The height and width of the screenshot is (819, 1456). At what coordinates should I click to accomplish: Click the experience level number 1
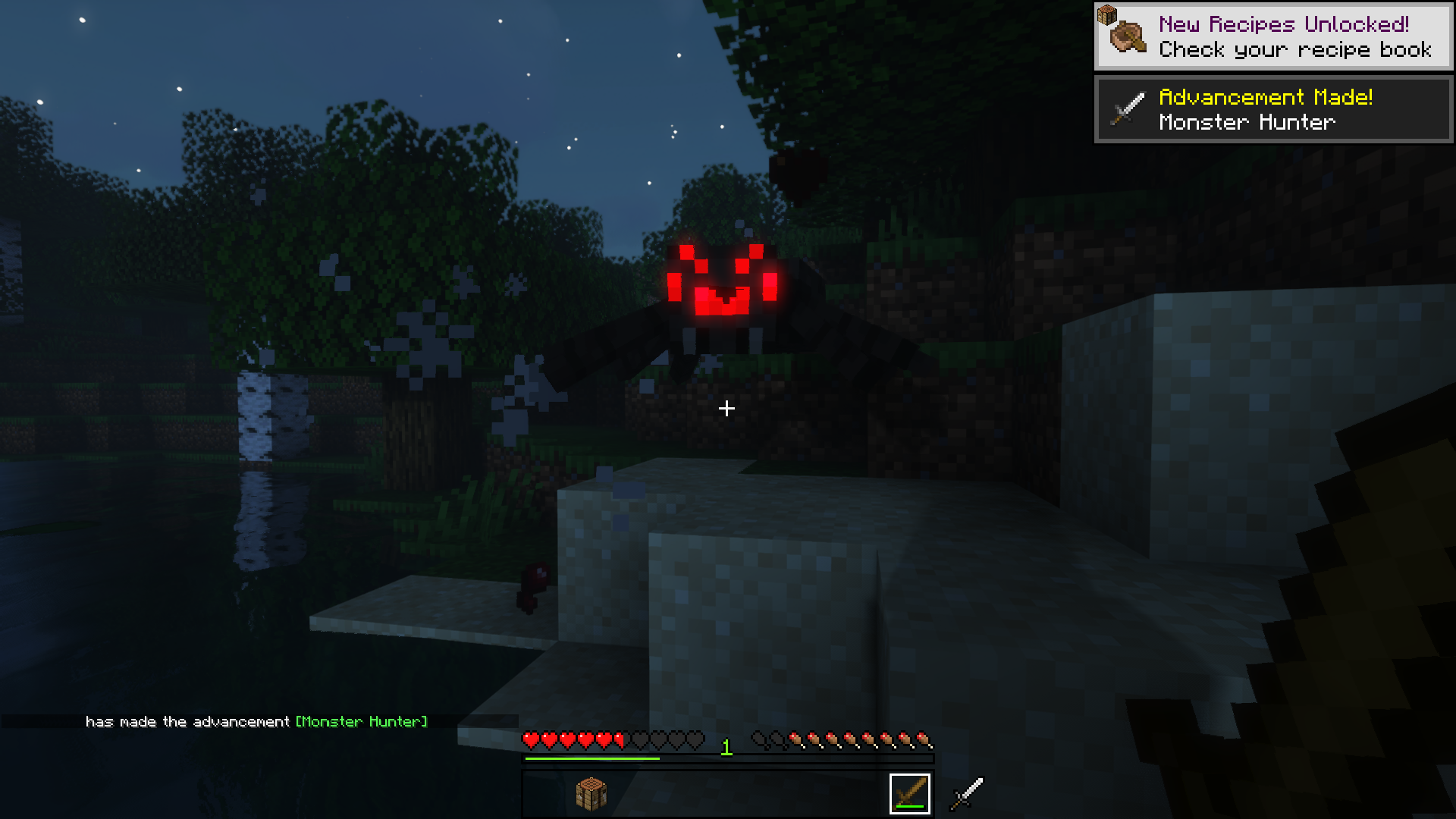pos(726,747)
